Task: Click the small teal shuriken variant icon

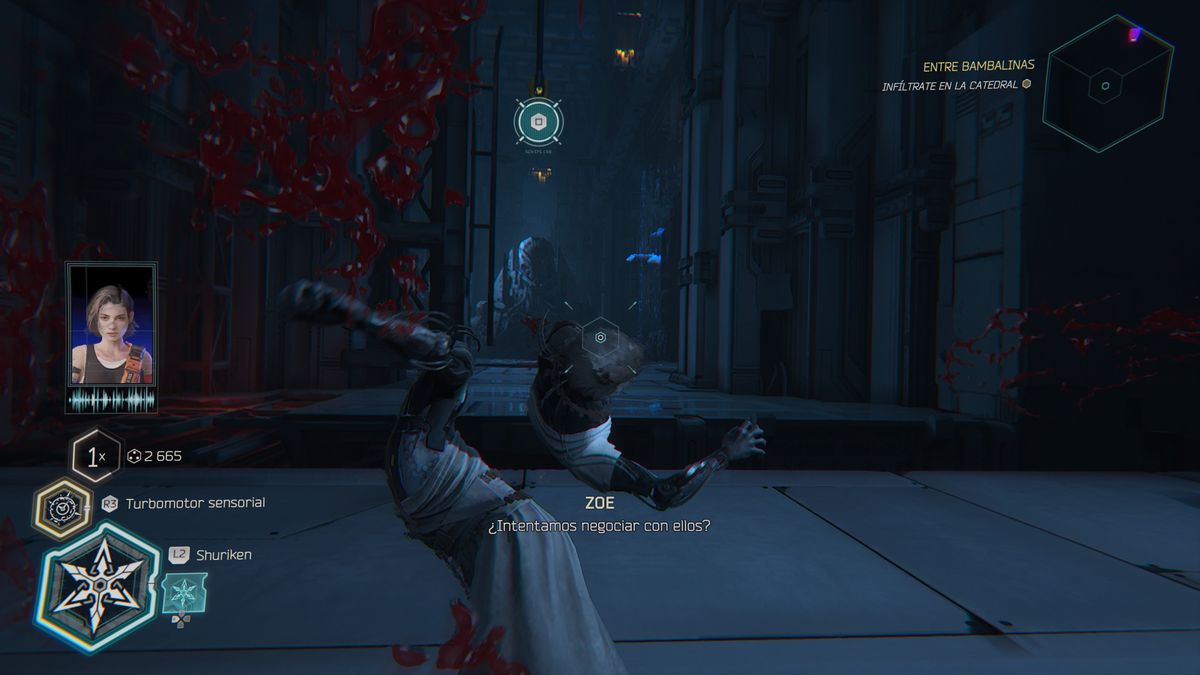Action: (184, 593)
